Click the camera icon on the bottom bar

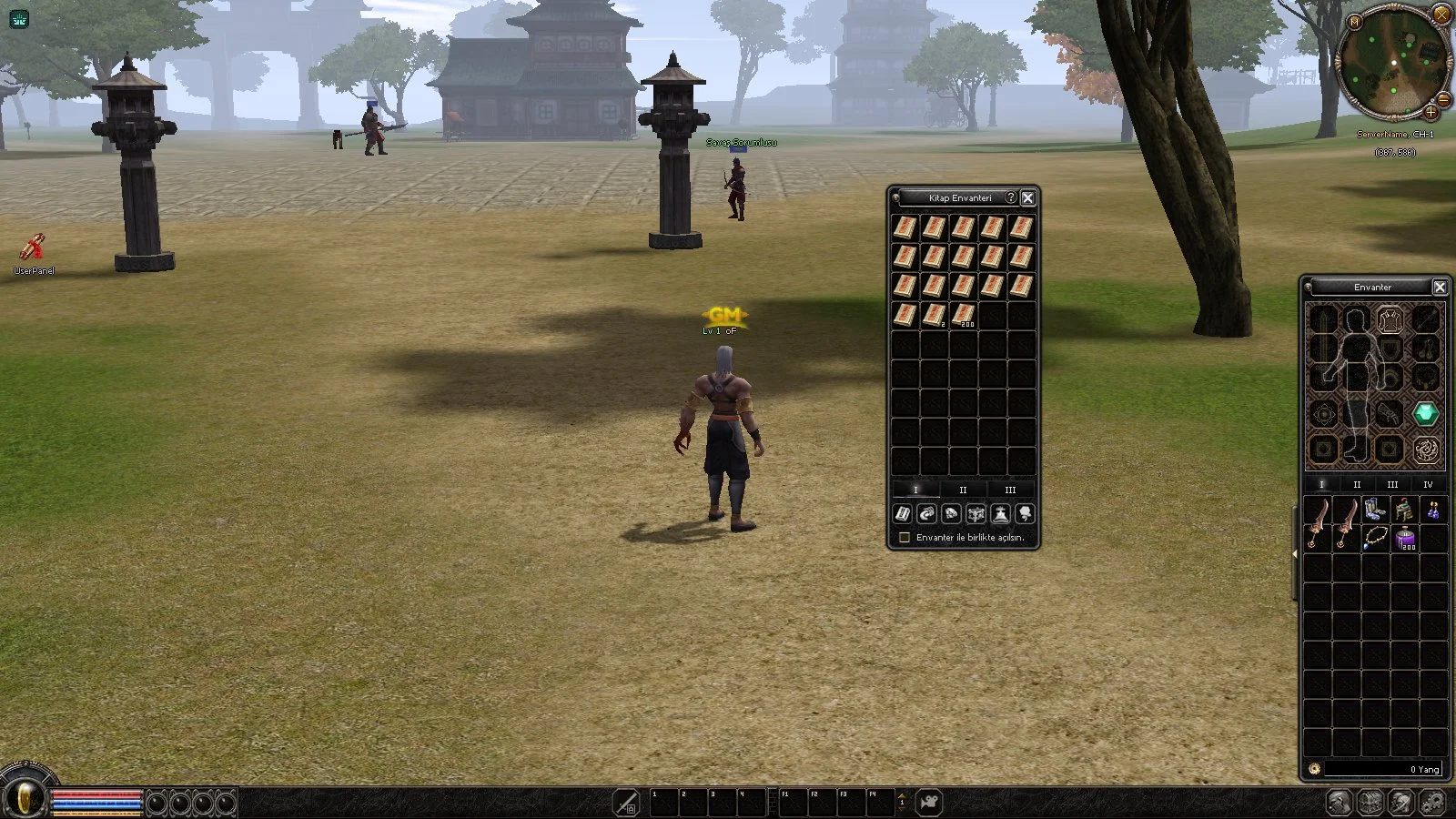coord(929,803)
